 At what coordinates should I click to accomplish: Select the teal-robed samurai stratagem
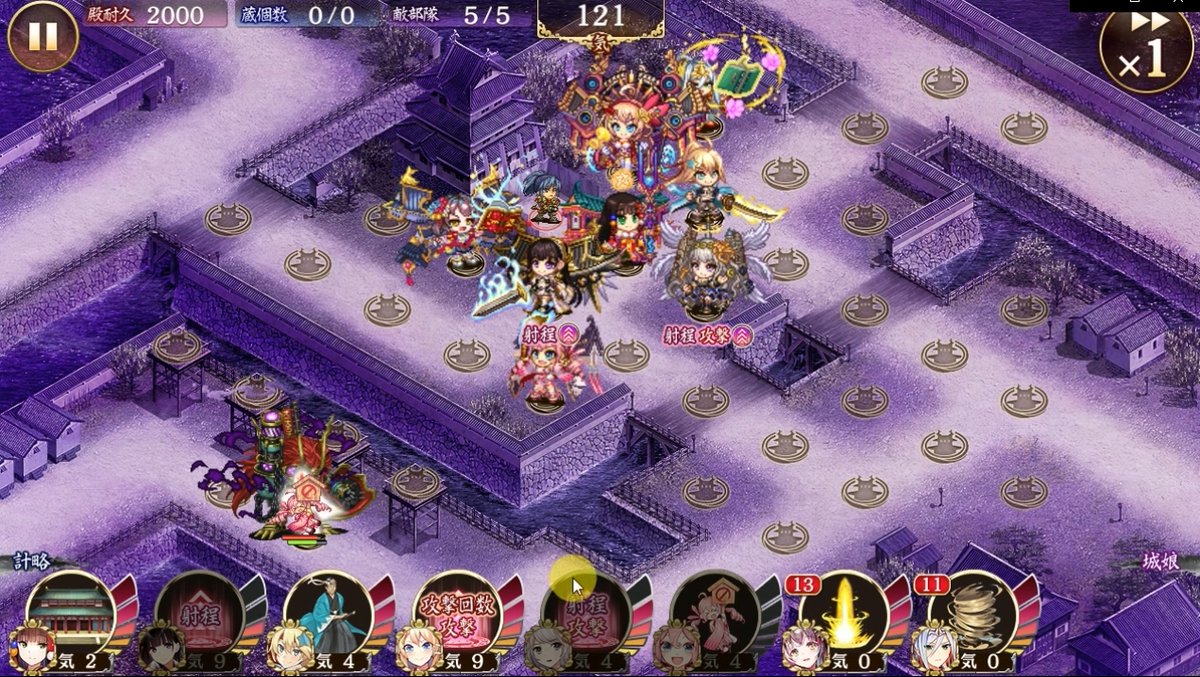point(327,612)
